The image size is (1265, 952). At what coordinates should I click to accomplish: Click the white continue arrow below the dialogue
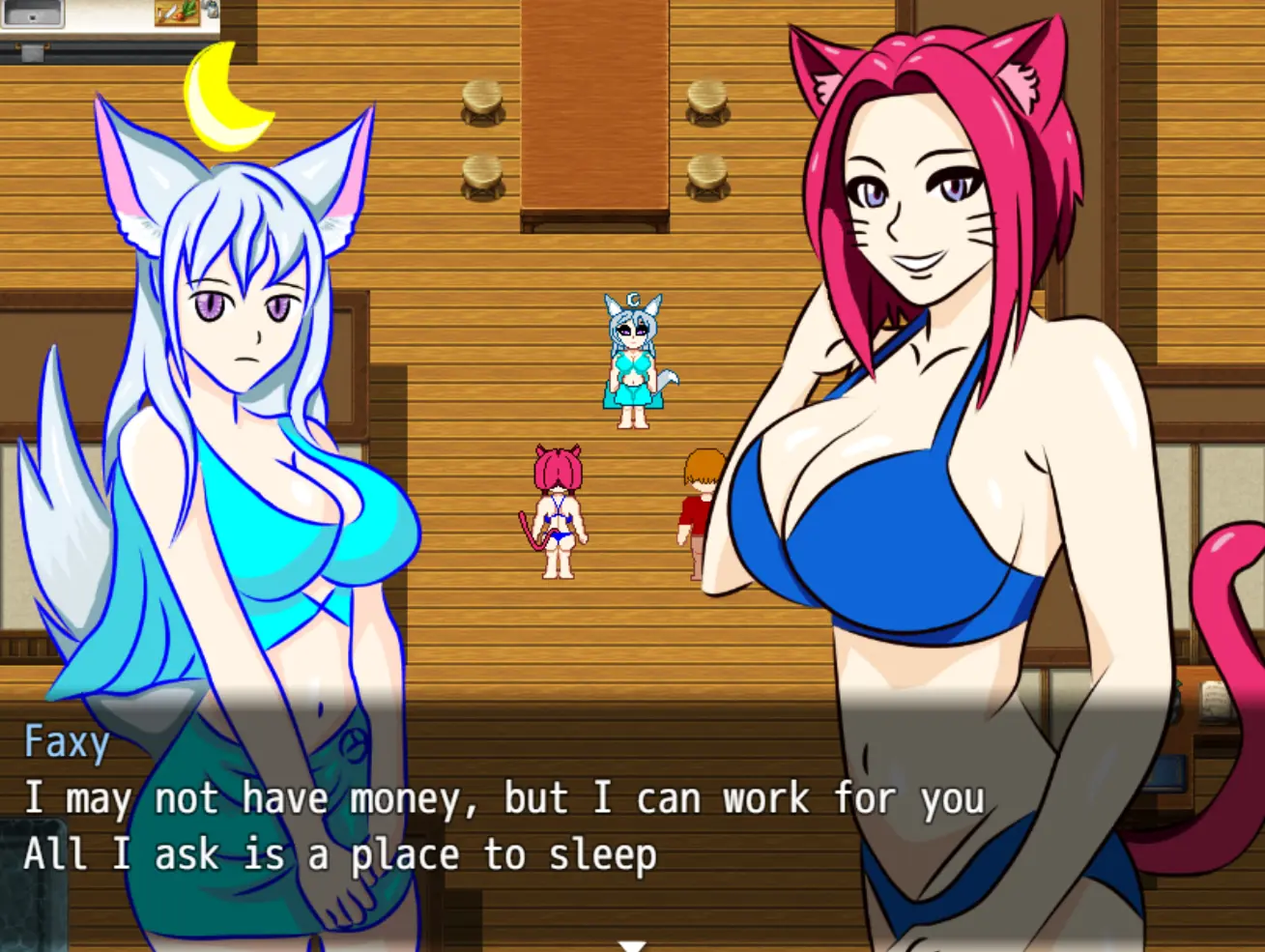click(632, 945)
